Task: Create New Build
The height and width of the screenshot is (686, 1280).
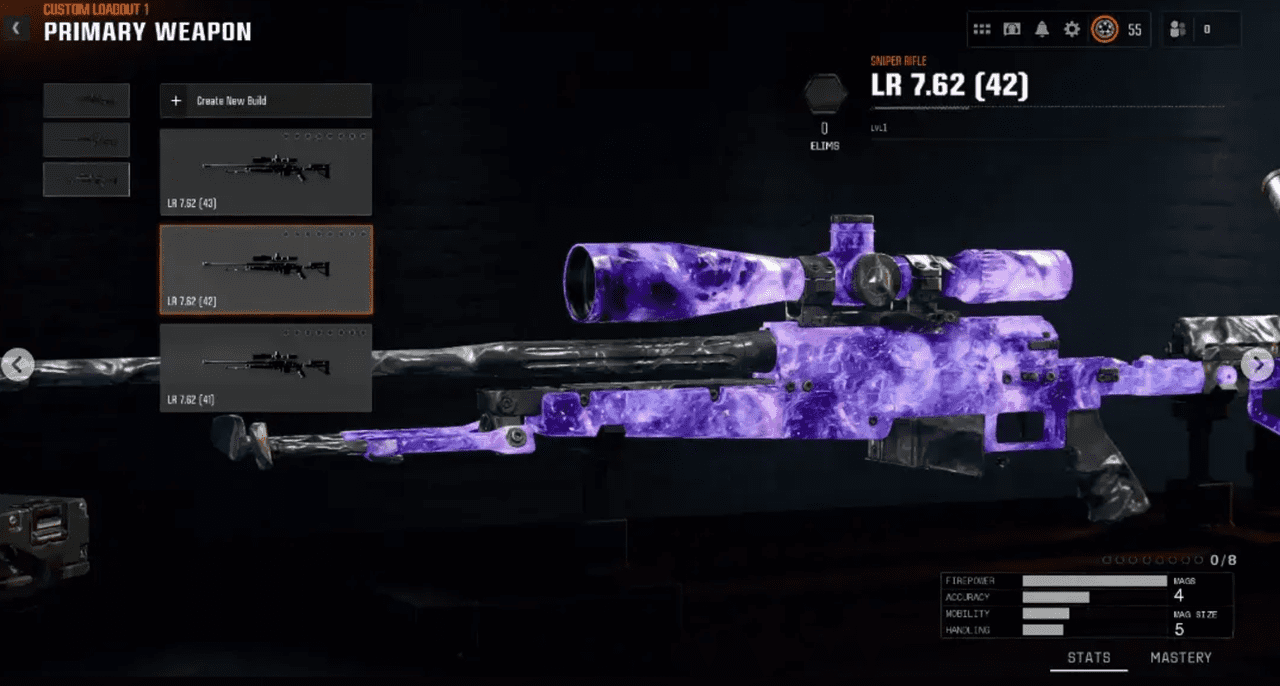Action: click(265, 101)
